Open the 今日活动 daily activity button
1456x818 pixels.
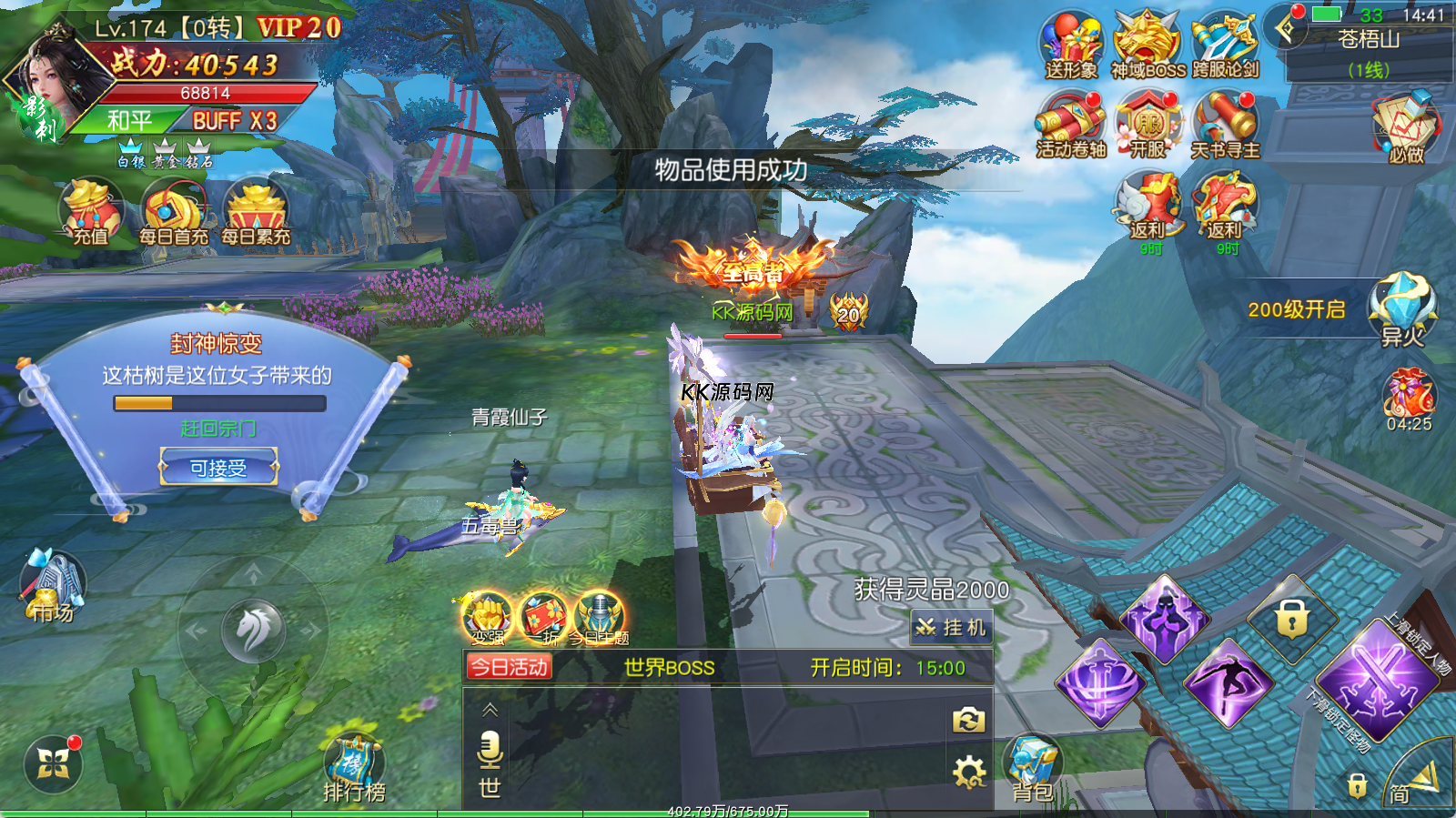509,667
